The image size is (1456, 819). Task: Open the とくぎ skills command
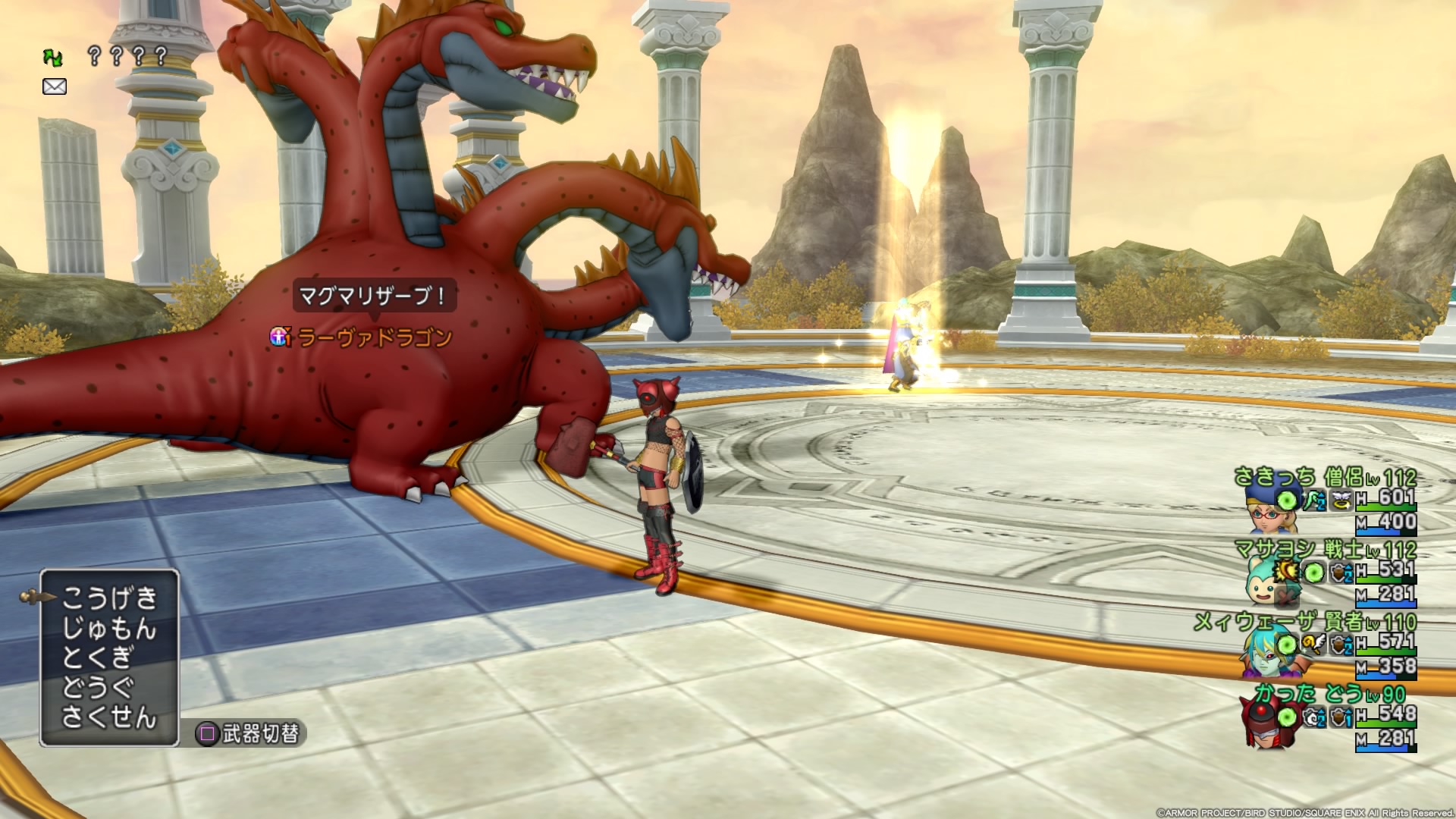pyautogui.click(x=99, y=658)
